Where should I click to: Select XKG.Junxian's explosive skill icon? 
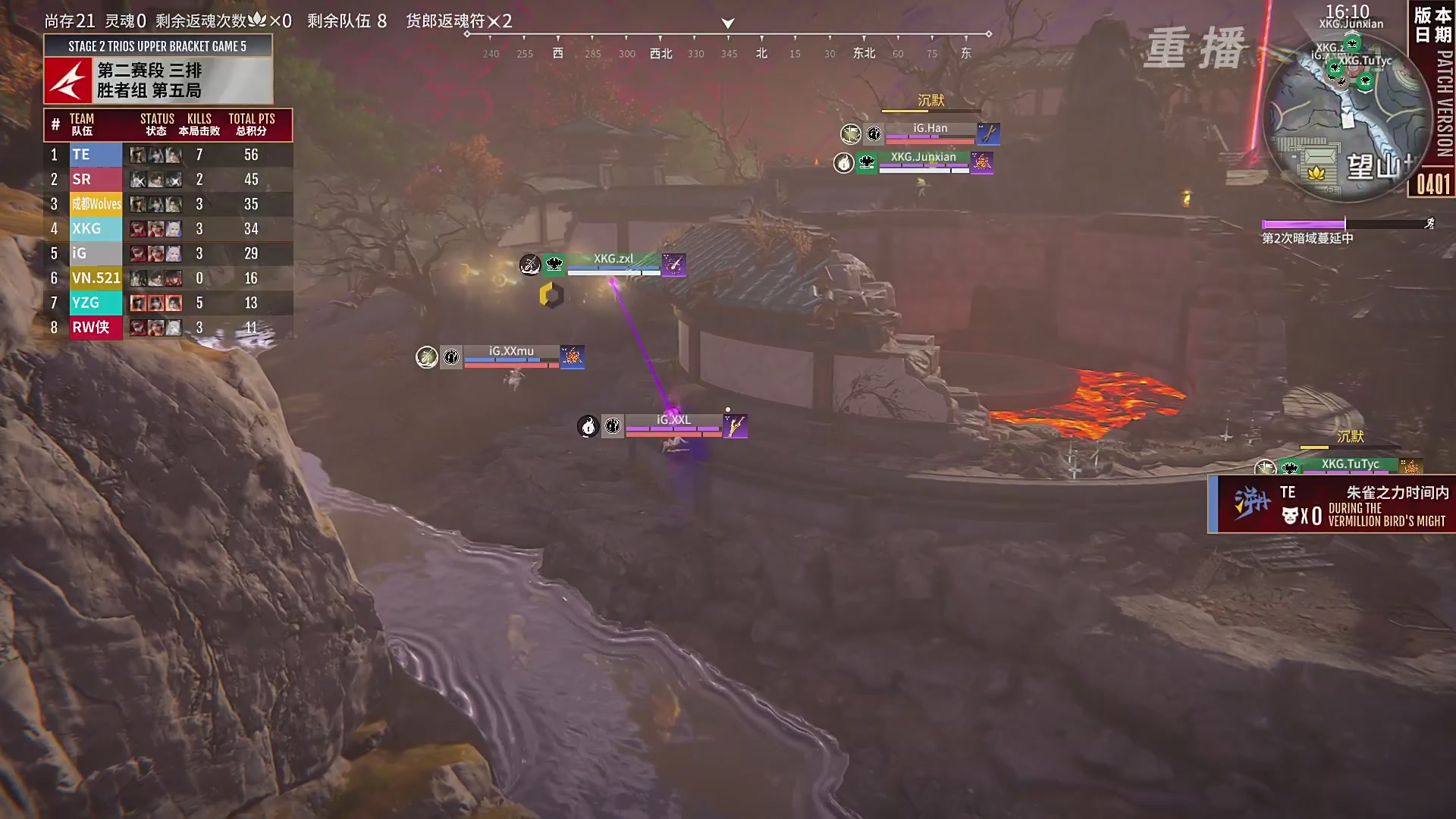click(984, 163)
